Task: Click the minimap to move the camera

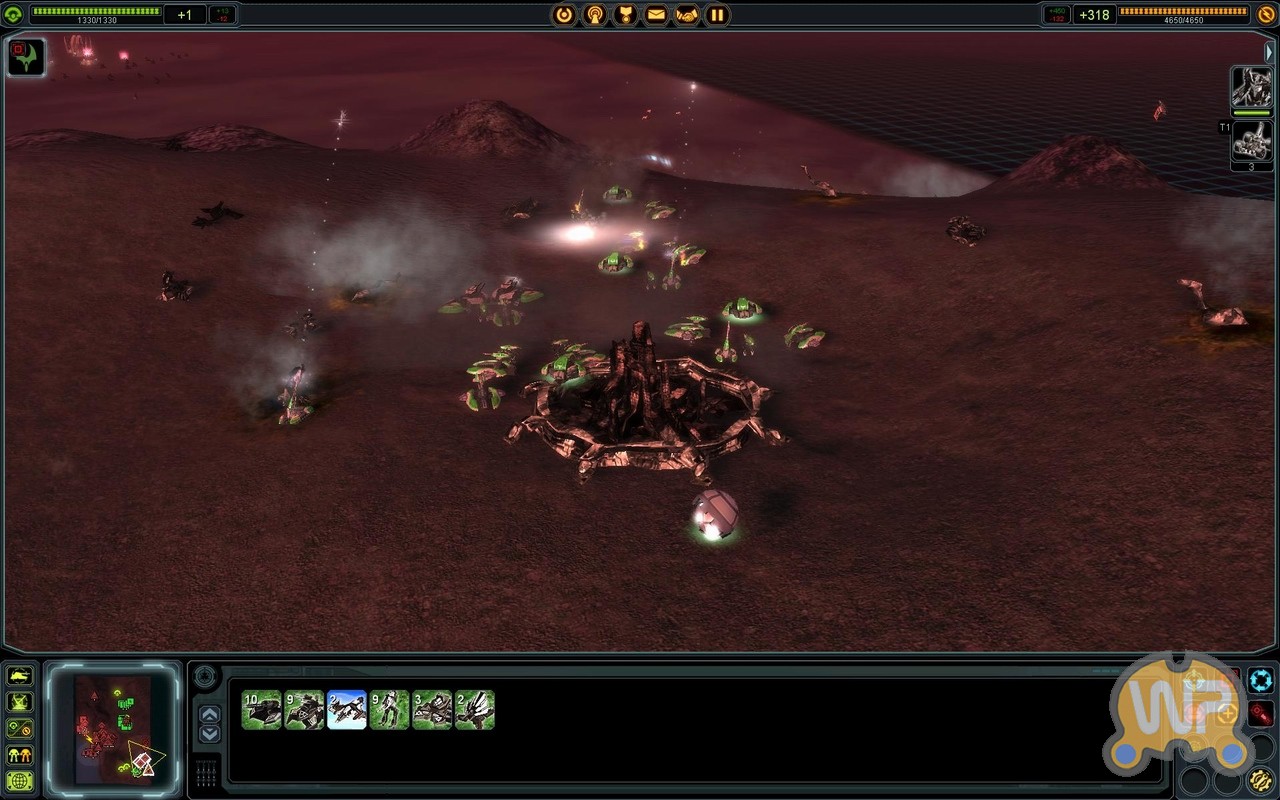Action: (112, 727)
